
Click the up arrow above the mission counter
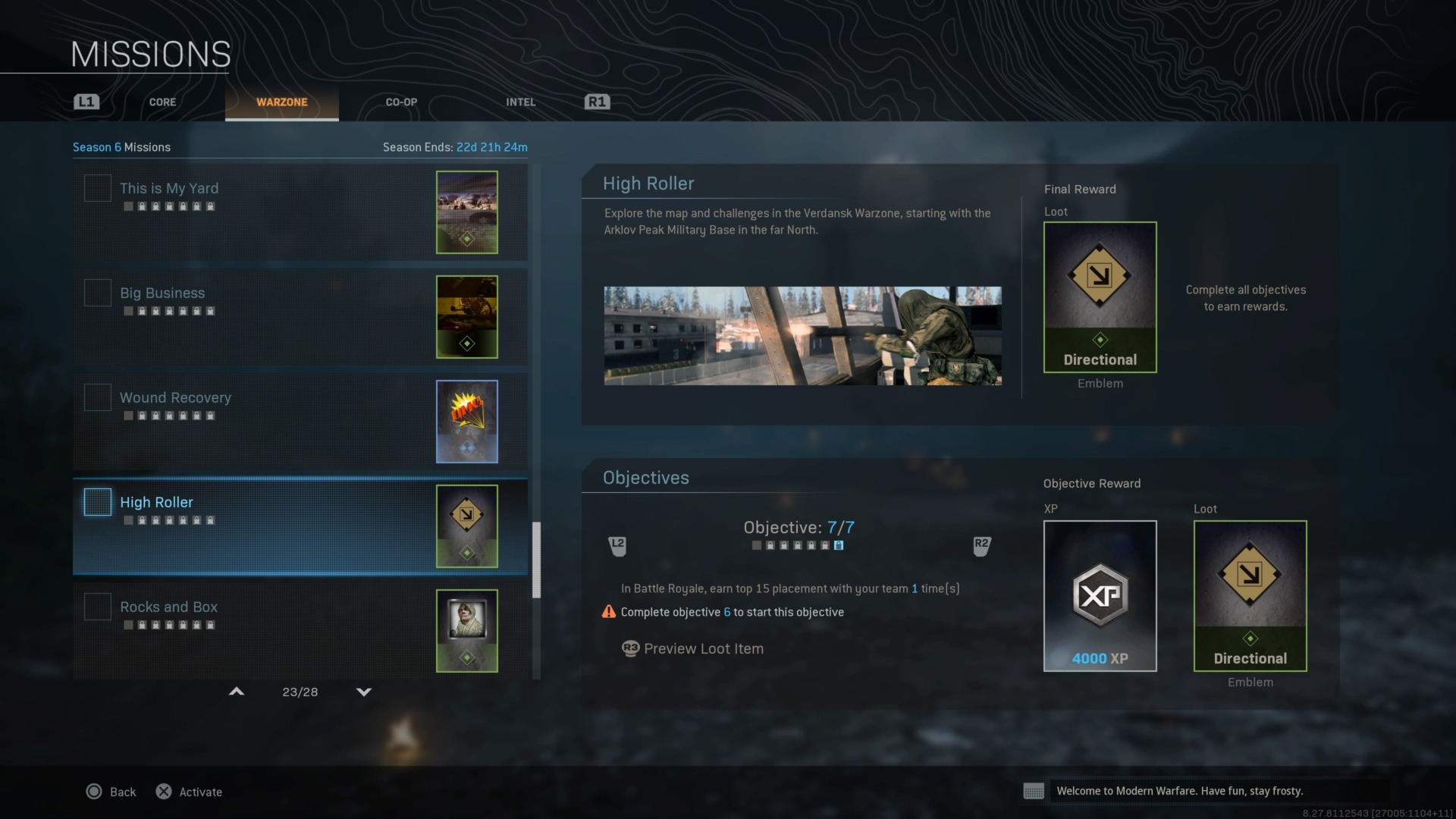tap(236, 691)
